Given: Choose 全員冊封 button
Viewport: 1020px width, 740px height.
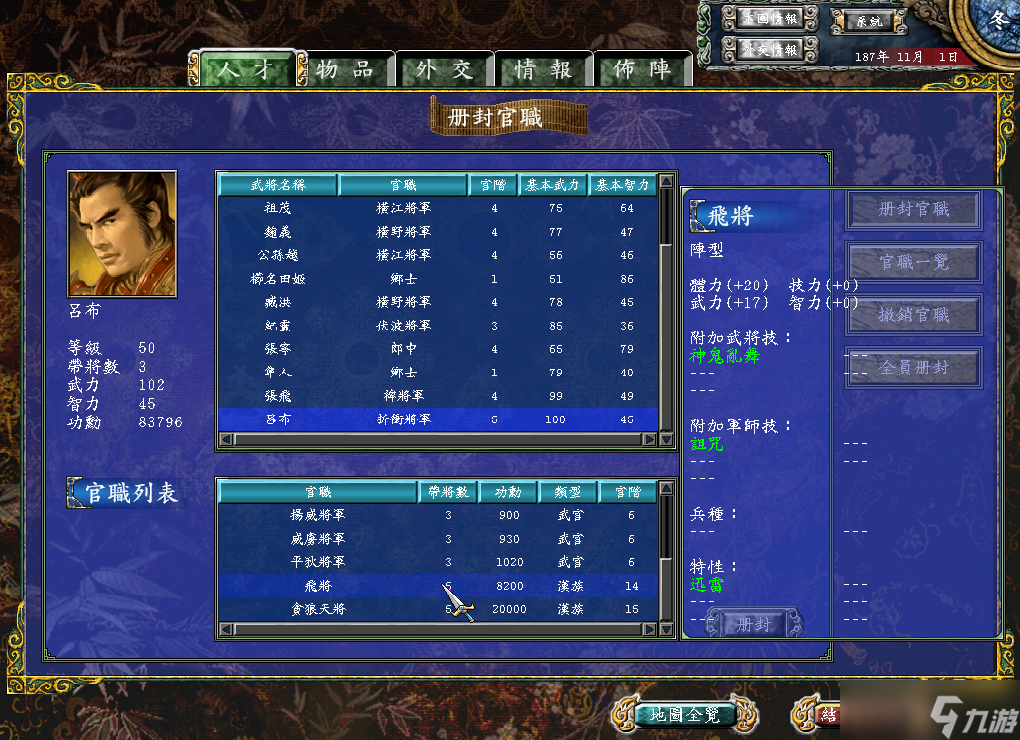Looking at the screenshot, I should (913, 367).
